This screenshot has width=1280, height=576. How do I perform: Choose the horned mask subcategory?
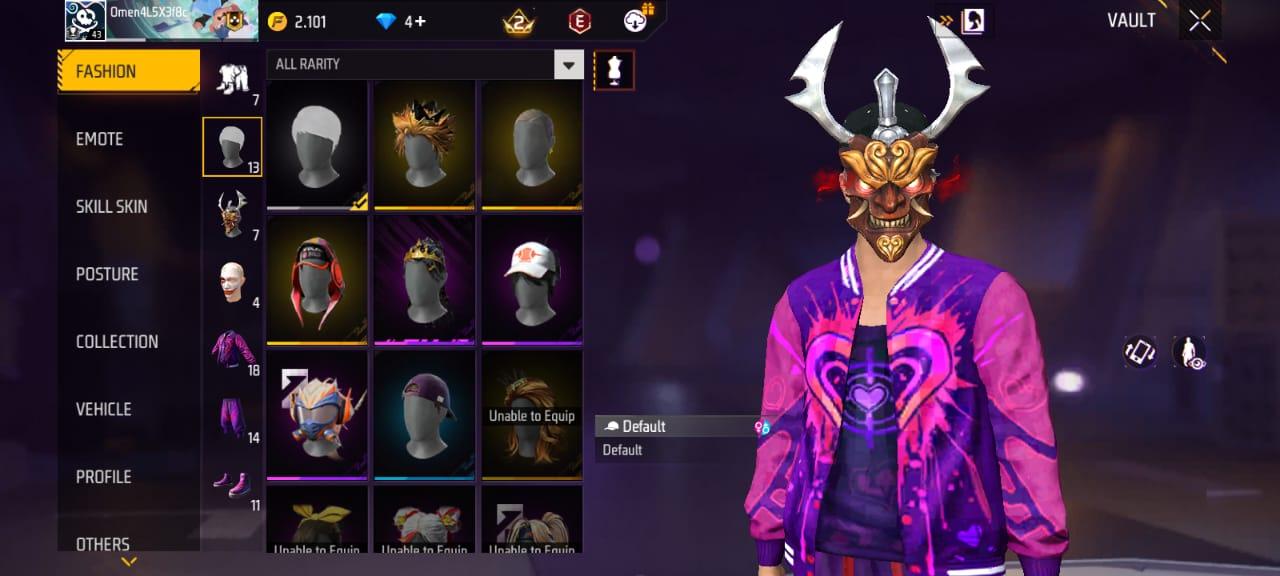click(232, 214)
